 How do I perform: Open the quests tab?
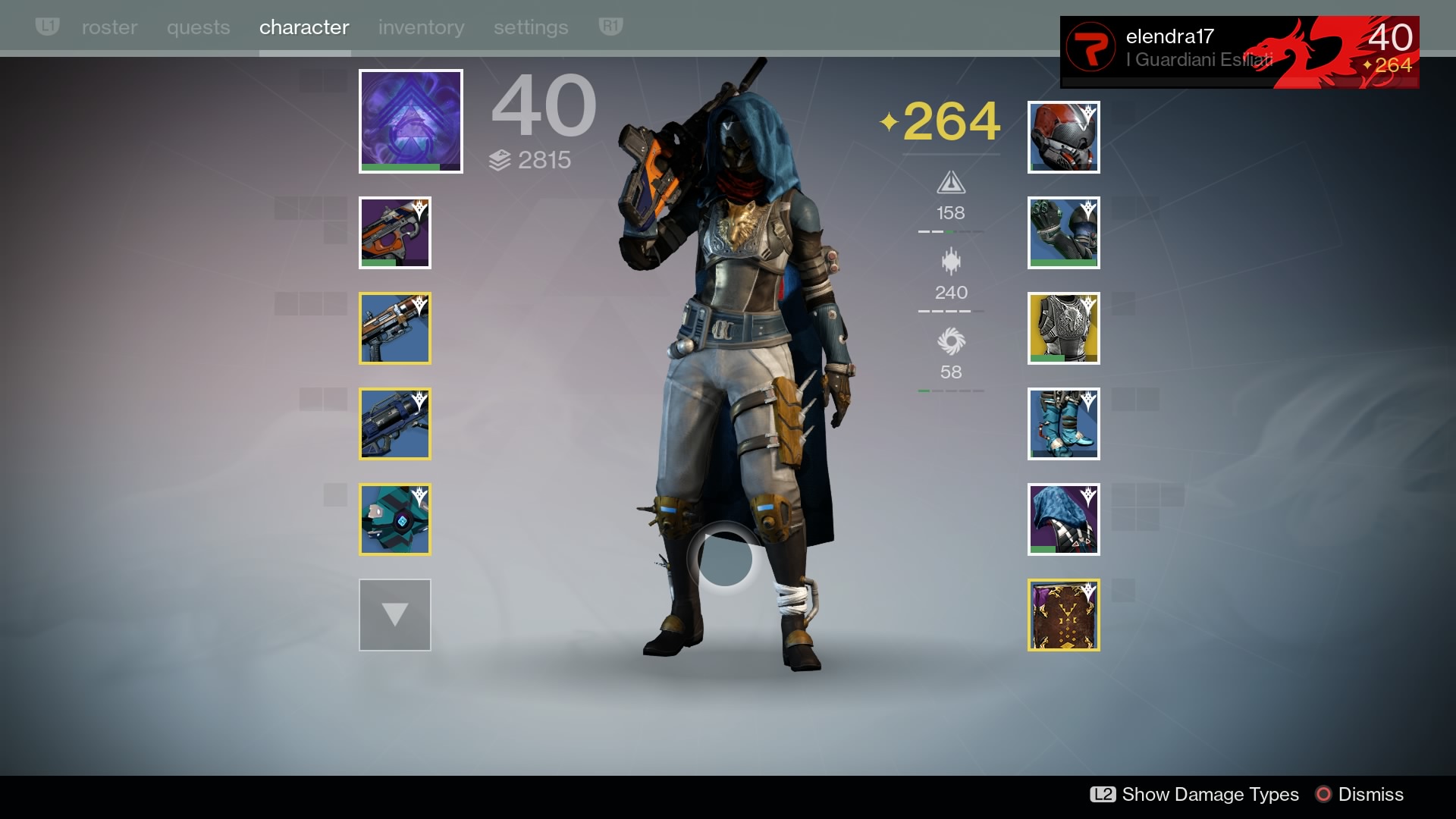tap(198, 27)
